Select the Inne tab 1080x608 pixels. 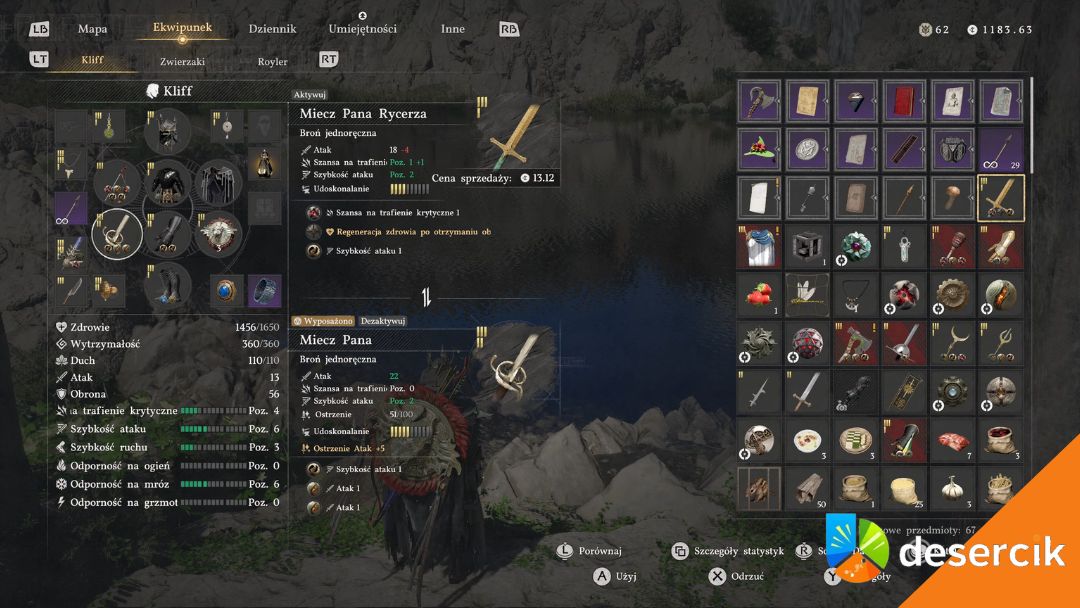pos(453,29)
